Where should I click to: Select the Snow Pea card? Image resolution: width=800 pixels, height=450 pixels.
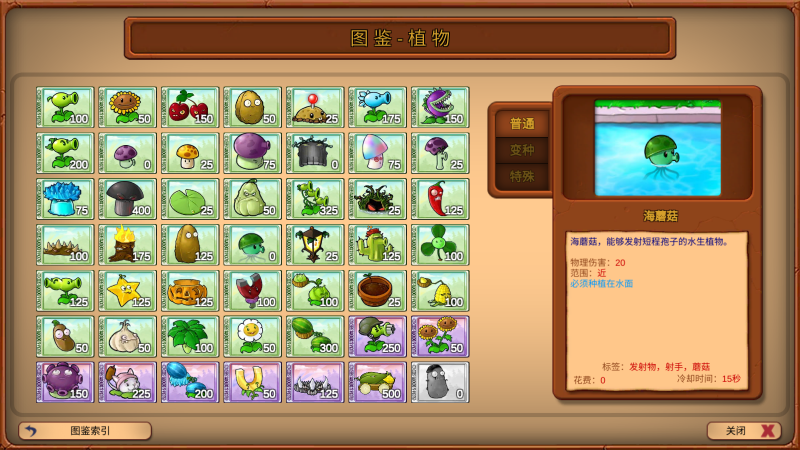coord(377,106)
